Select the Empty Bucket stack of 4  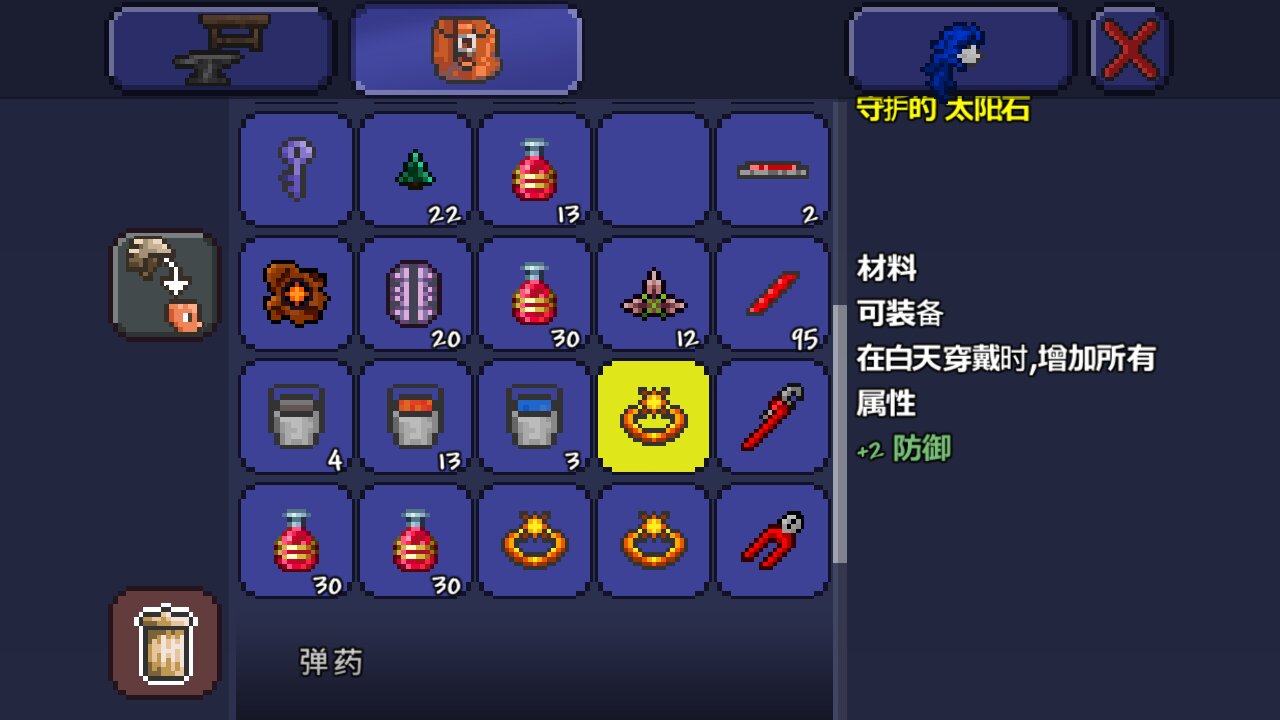coord(295,416)
